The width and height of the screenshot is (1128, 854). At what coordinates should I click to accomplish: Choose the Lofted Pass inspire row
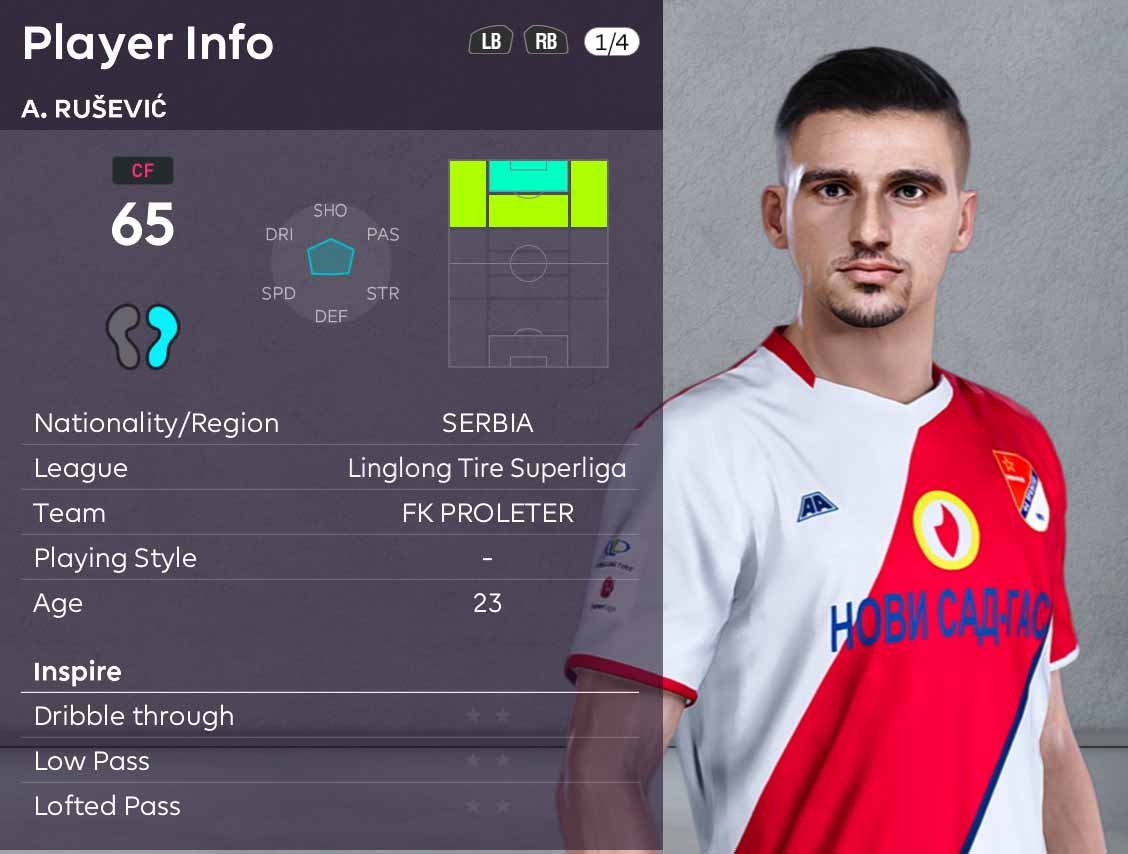click(x=330, y=806)
